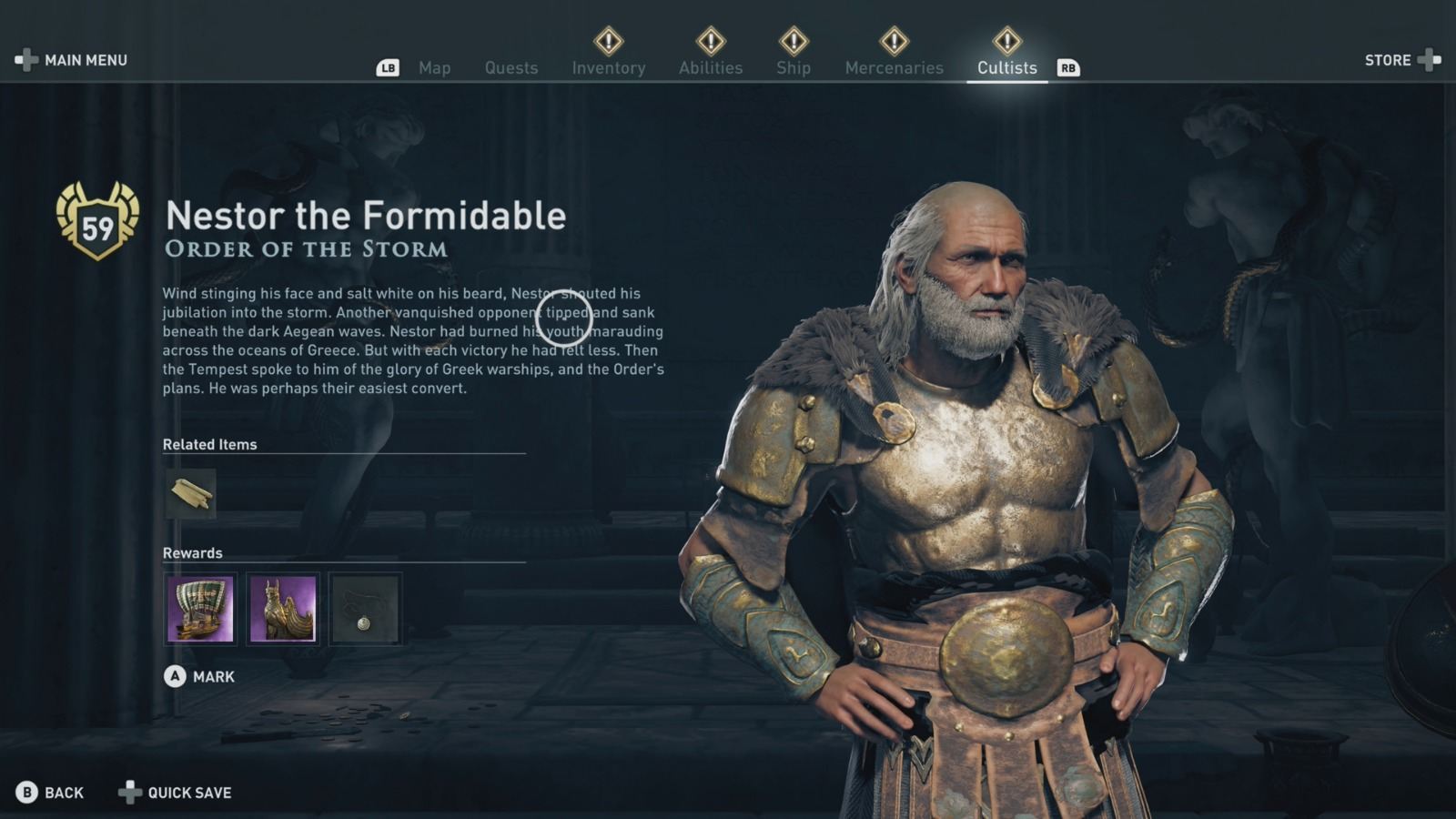Switch to the Map tab
Viewport: 1456px width, 819px height.
[434, 67]
